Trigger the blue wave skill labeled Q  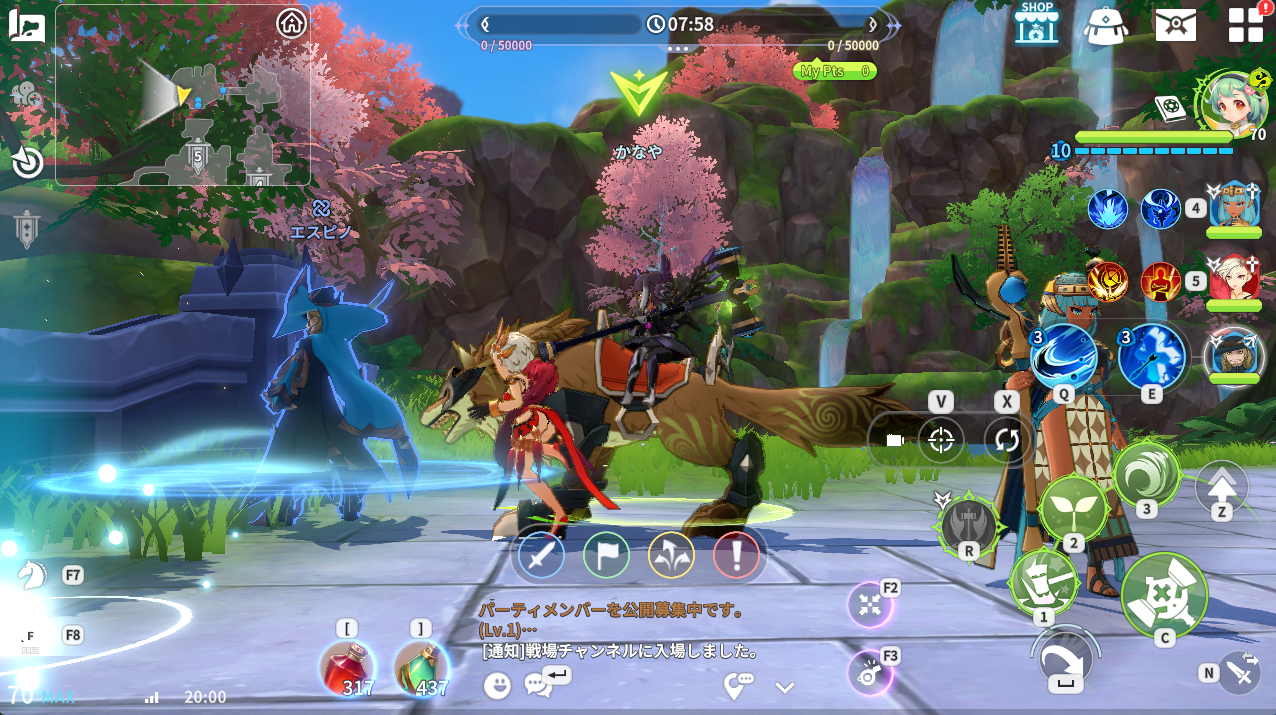point(1063,357)
